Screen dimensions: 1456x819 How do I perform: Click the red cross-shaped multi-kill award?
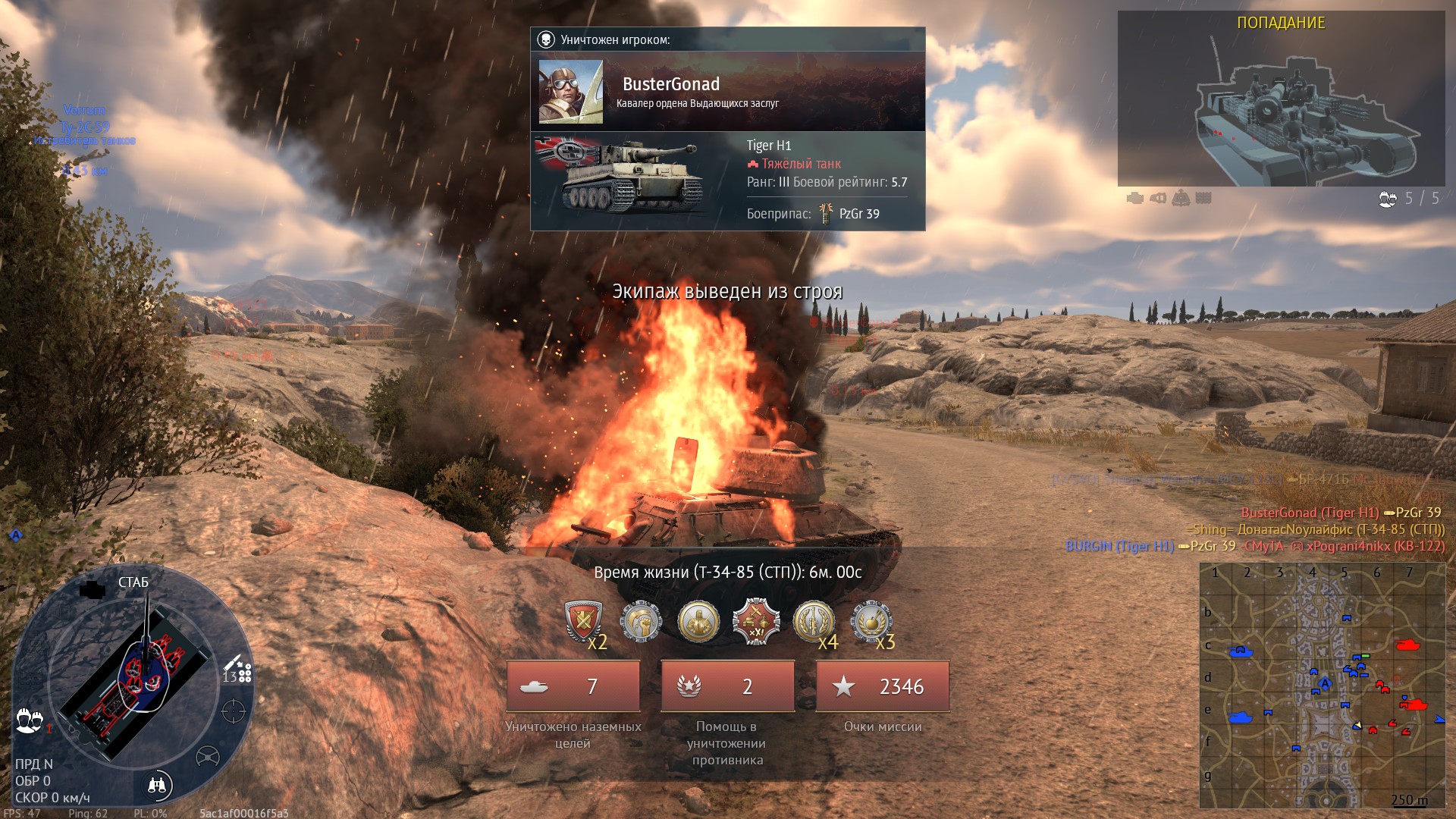pyautogui.click(x=755, y=622)
